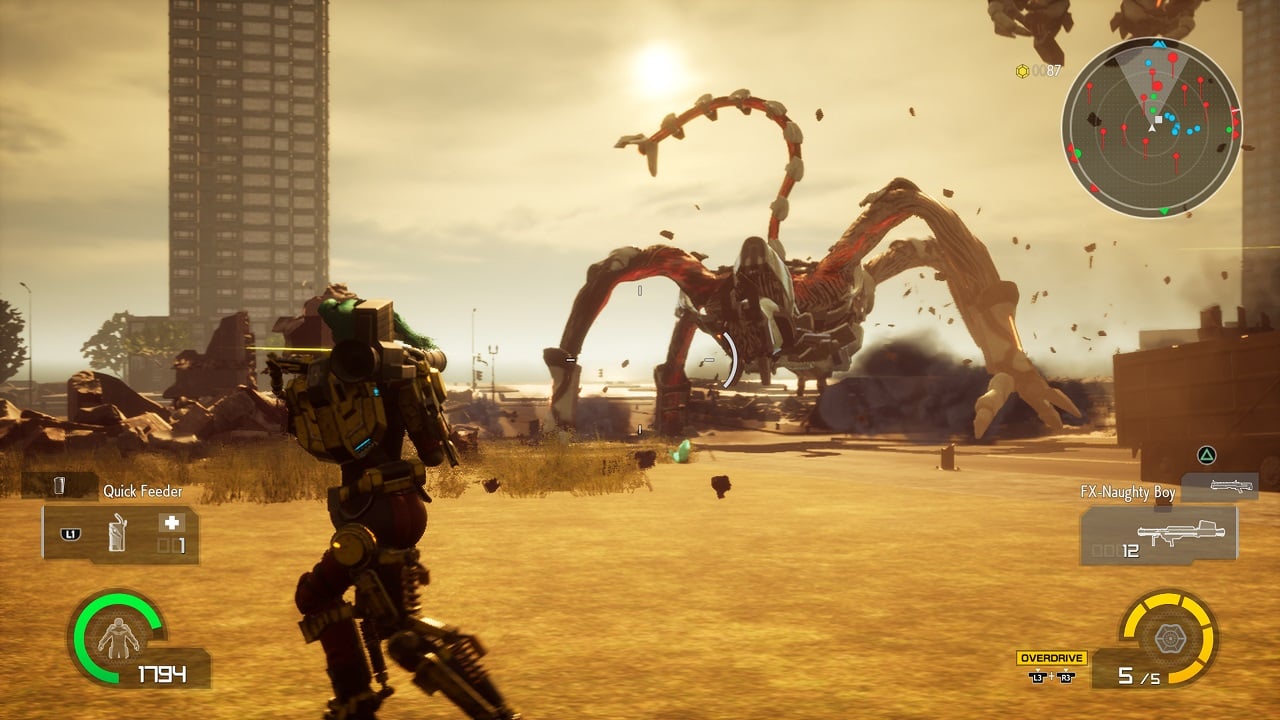This screenshot has height=720, width=1280.
Task: Select the FX-Naughty Boy weapon panel
Action: click(1158, 535)
